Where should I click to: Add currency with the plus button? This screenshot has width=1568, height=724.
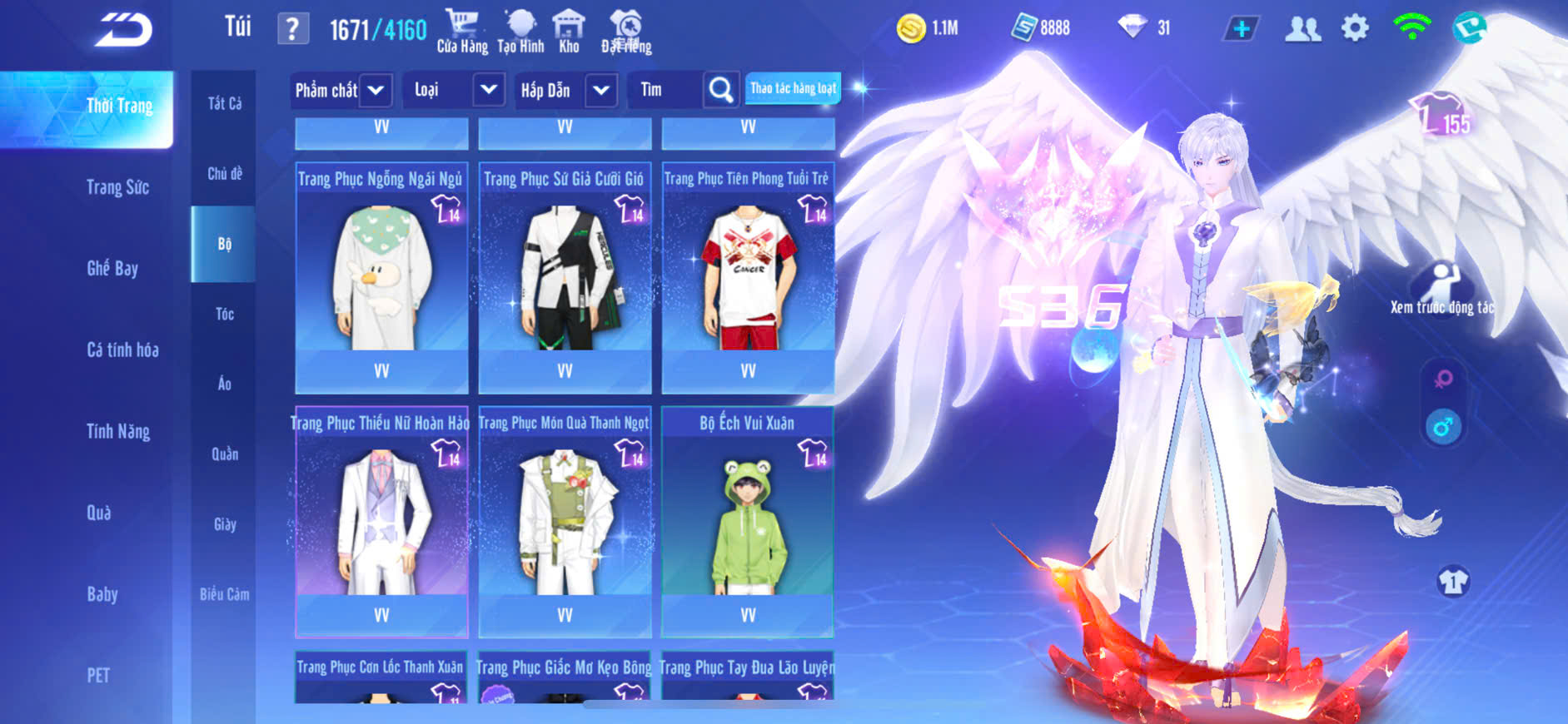(1241, 29)
